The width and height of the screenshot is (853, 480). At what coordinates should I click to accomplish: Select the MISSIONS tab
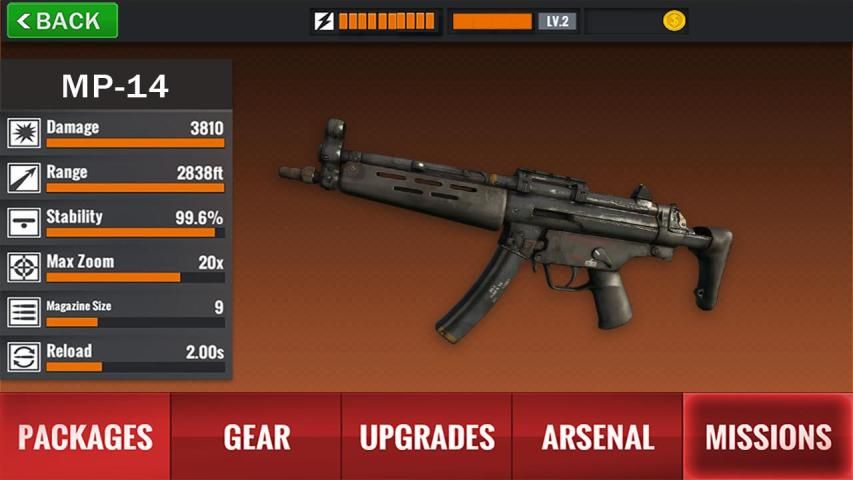(768, 436)
